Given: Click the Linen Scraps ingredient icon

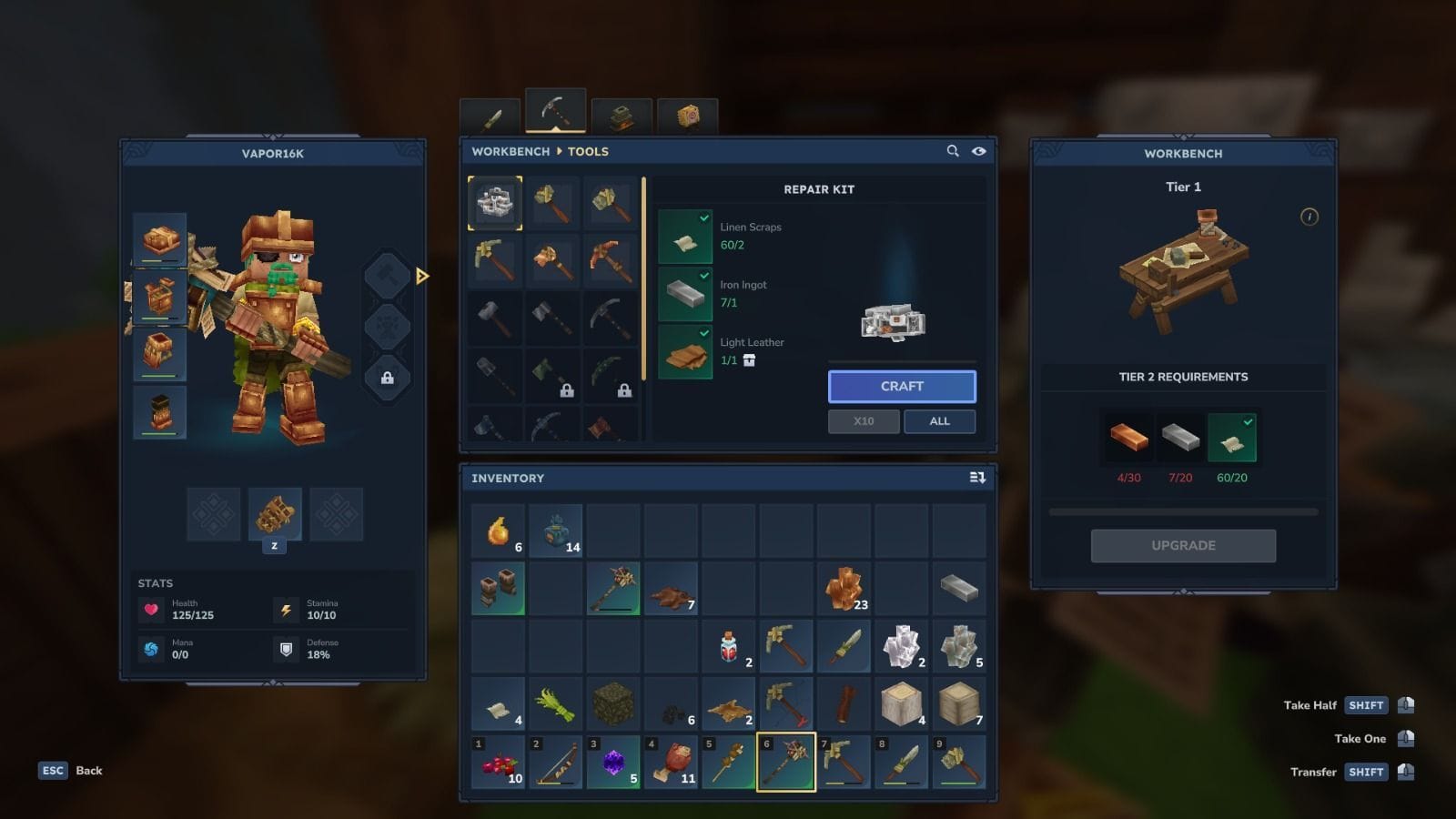Looking at the screenshot, I should click(685, 237).
